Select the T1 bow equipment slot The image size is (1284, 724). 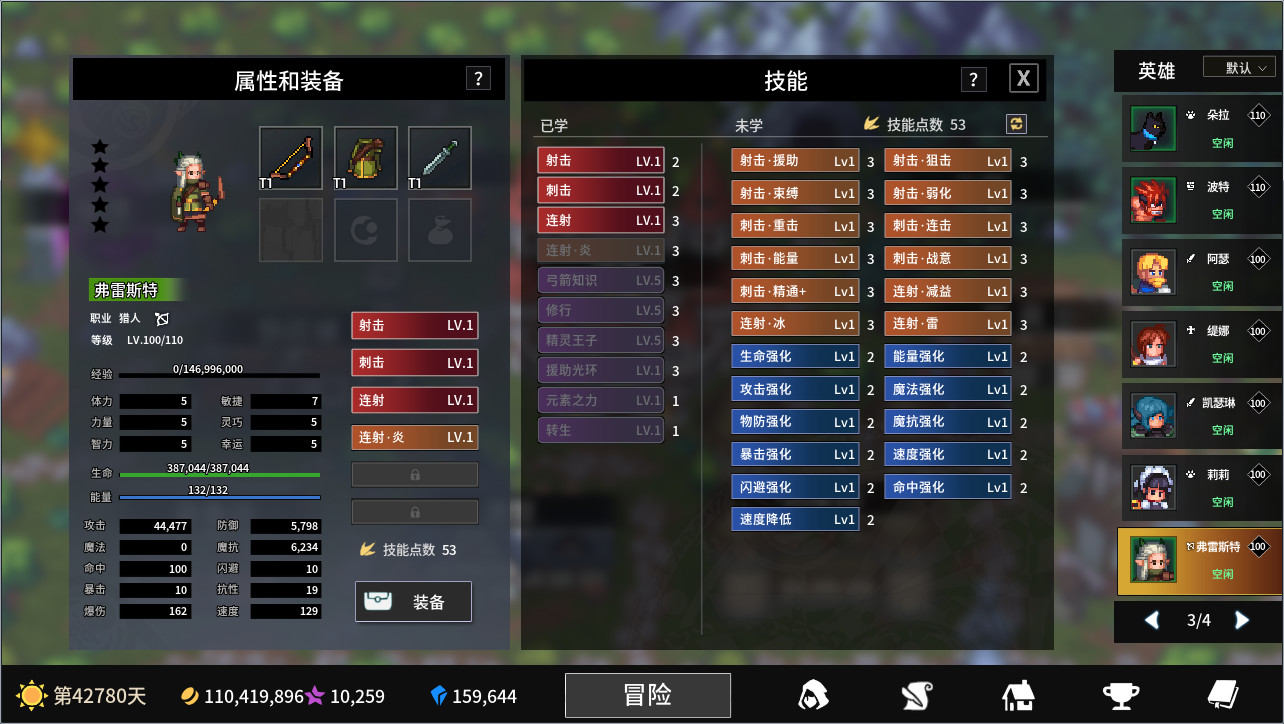click(x=290, y=158)
